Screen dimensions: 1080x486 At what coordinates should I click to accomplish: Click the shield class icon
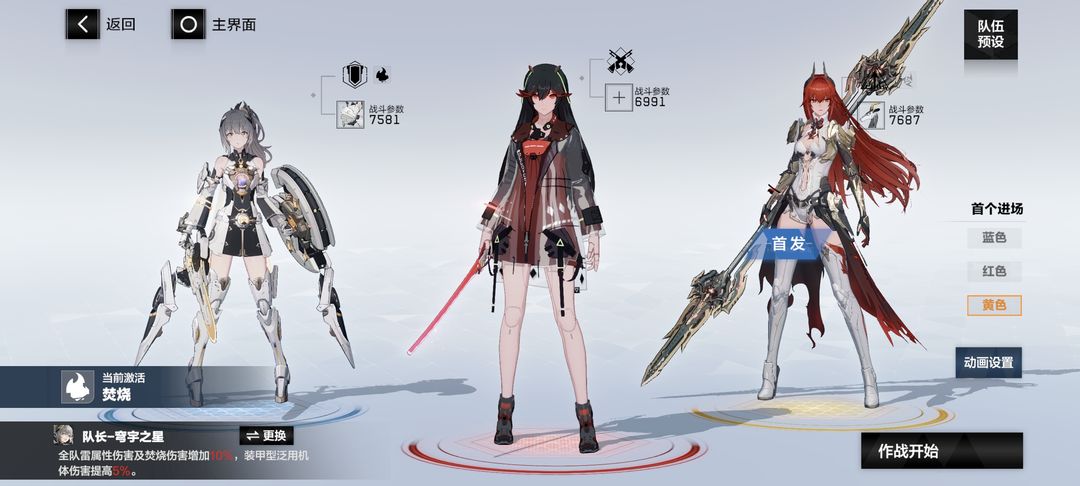click(355, 75)
